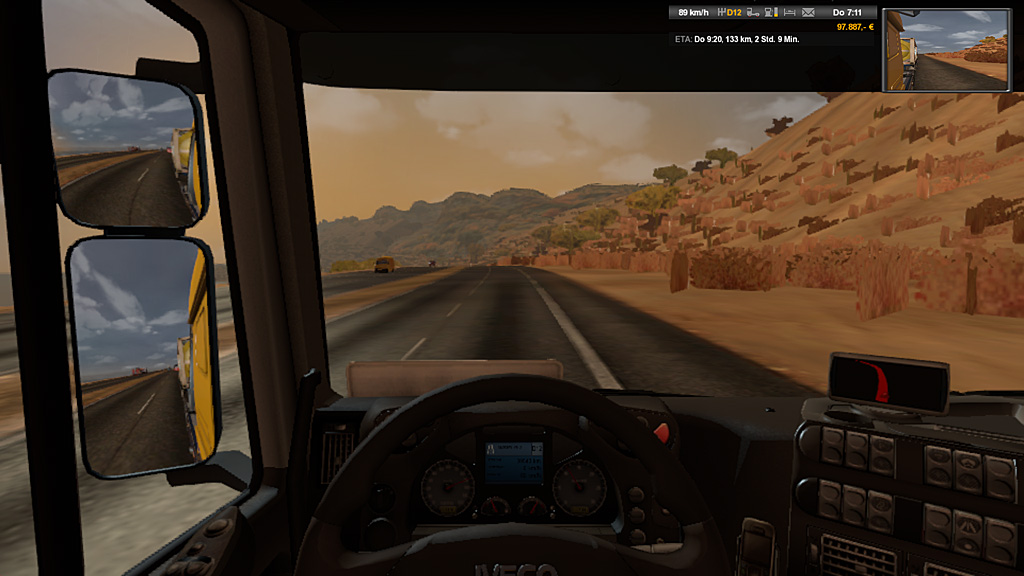Click the bed rest indicator icon

point(789,13)
